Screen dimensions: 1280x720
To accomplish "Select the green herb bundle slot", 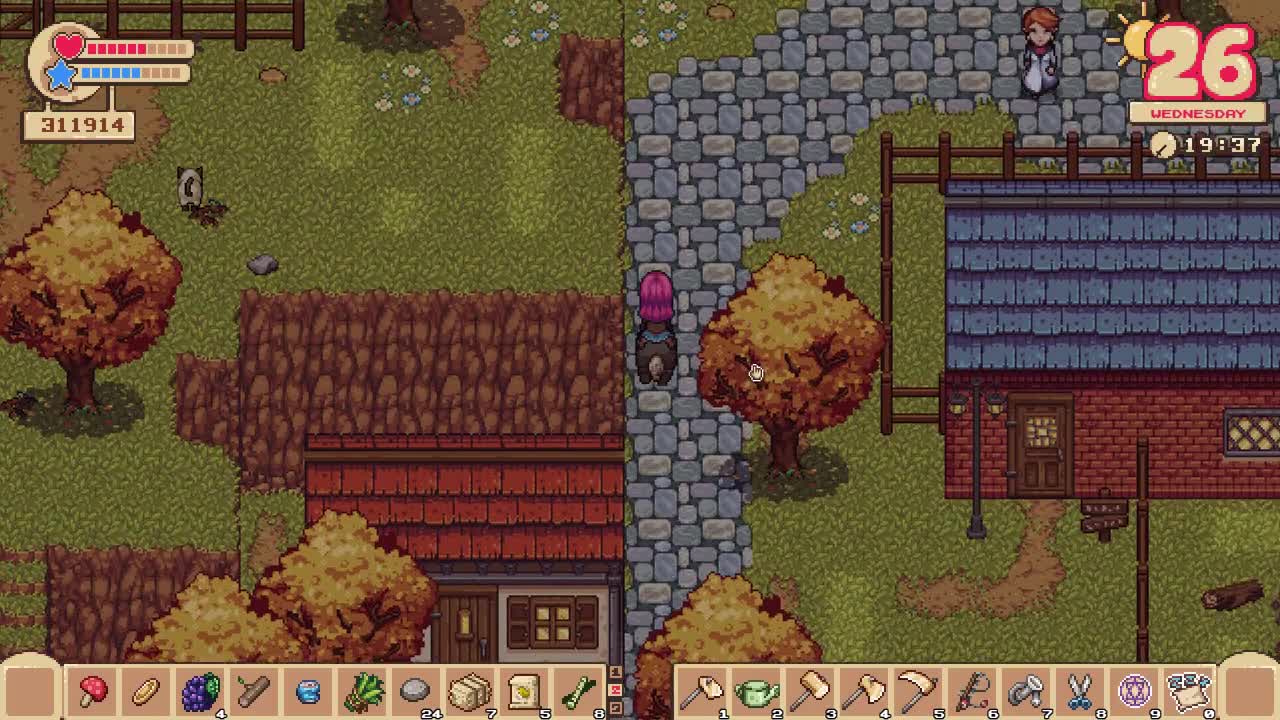I will (x=362, y=690).
